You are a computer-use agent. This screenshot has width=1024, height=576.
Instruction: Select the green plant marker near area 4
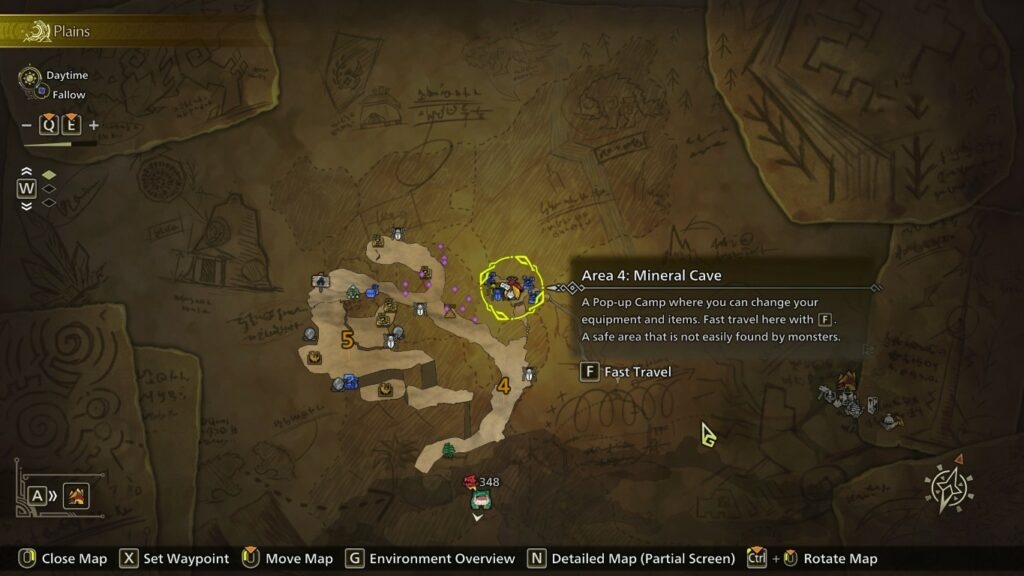[448, 450]
